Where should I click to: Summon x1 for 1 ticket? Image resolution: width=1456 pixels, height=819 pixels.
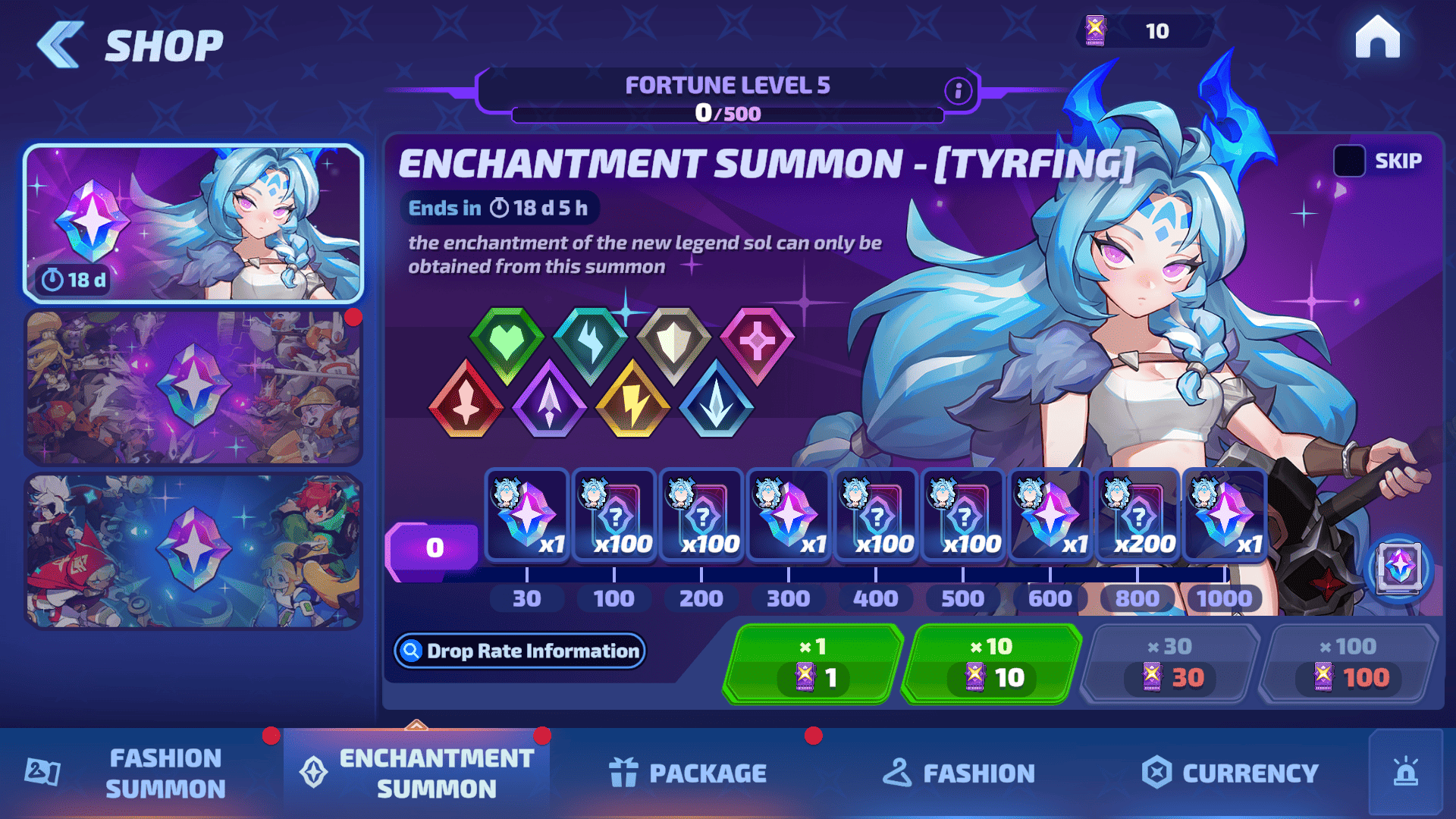pos(813,664)
